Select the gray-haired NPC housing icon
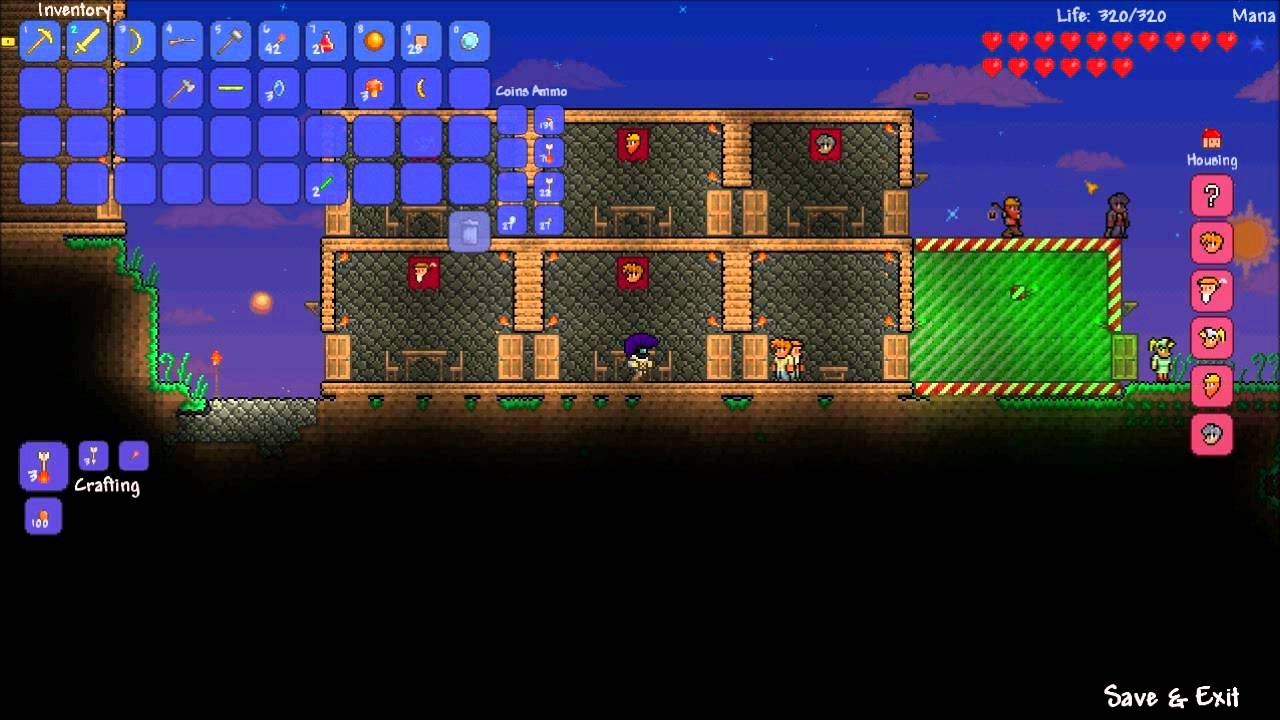1280x720 pixels. (1211, 435)
